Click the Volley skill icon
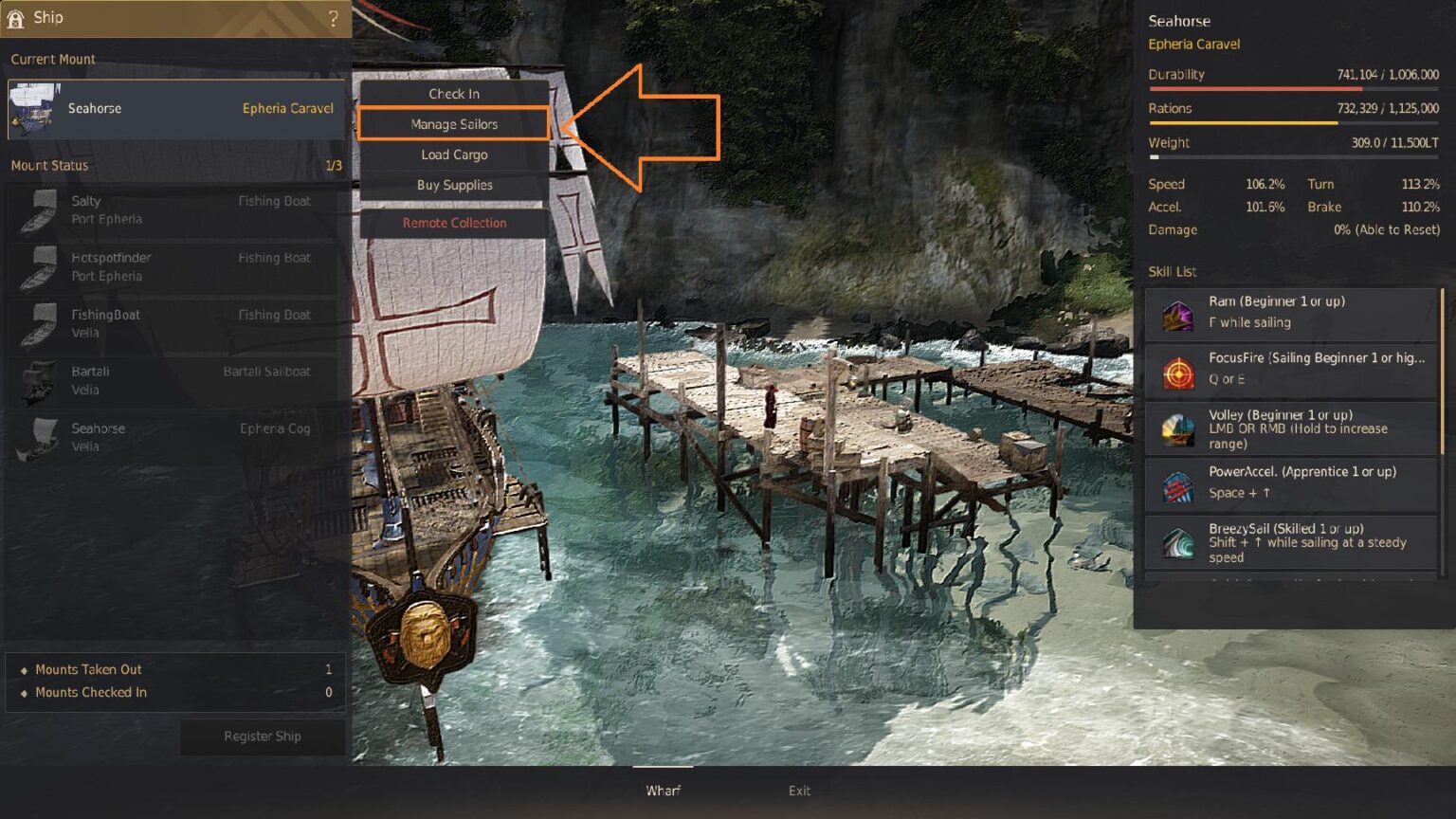Screen dimensions: 1456x819 coord(1178,427)
